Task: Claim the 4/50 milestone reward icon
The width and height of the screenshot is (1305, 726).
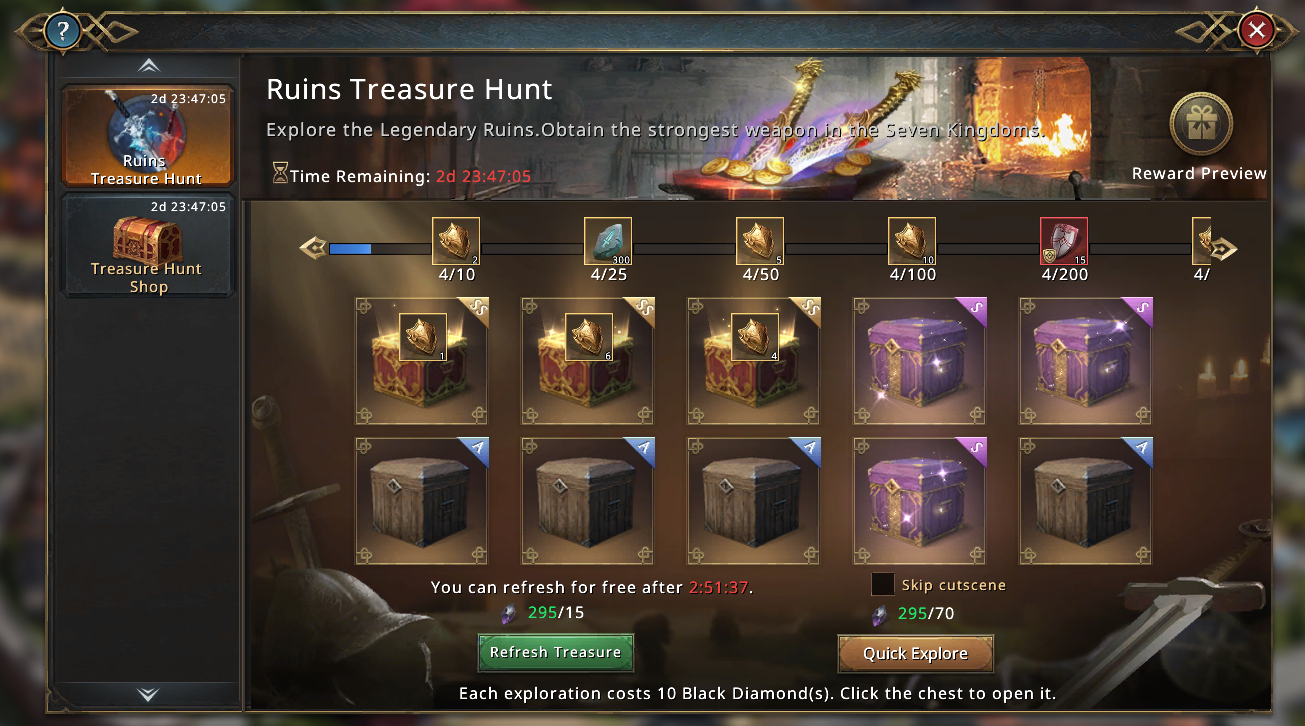Action: [x=760, y=241]
